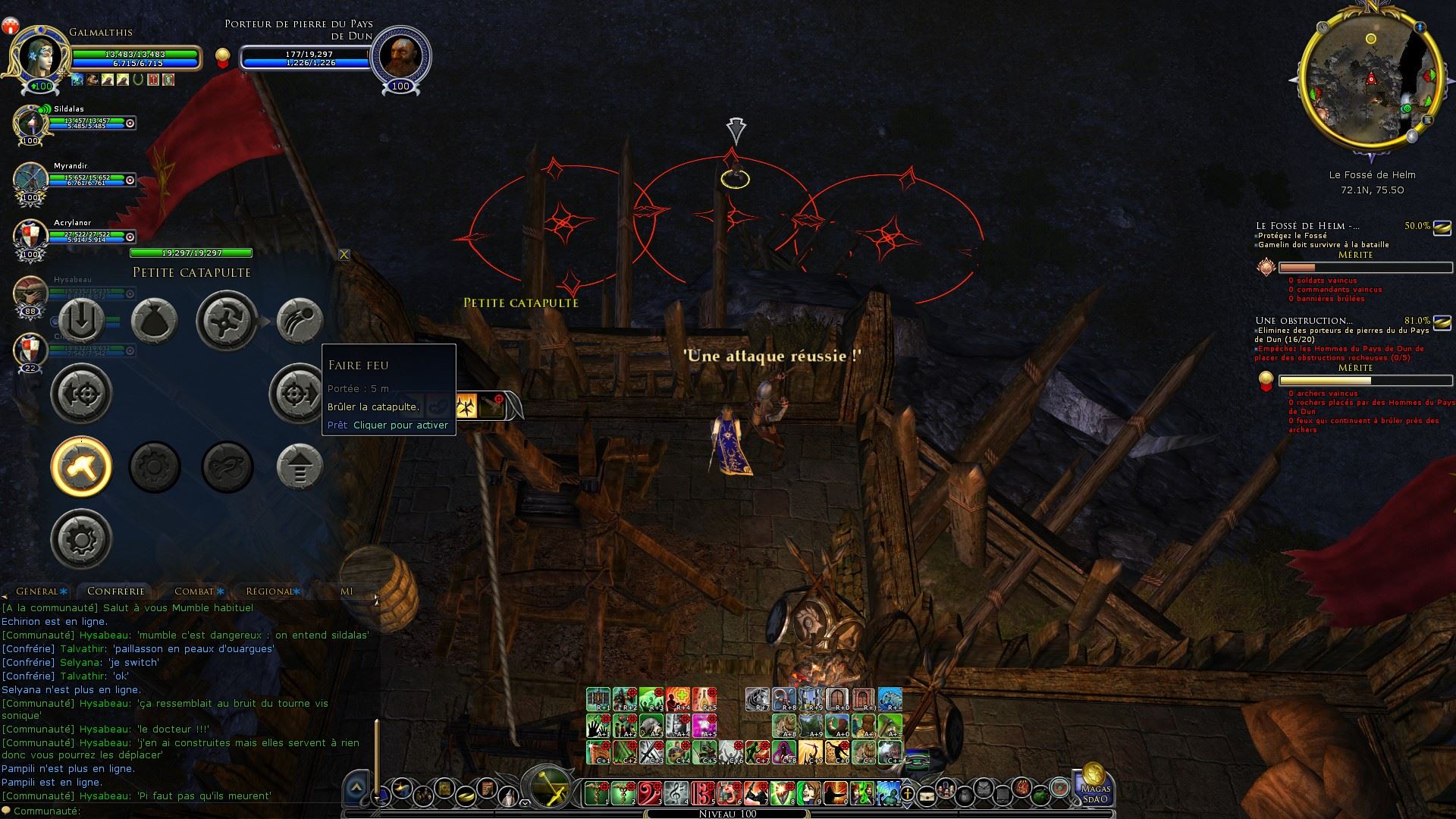This screenshot has height=819, width=1456.
Task: Use the treble clef music skill
Action: click(x=676, y=793)
